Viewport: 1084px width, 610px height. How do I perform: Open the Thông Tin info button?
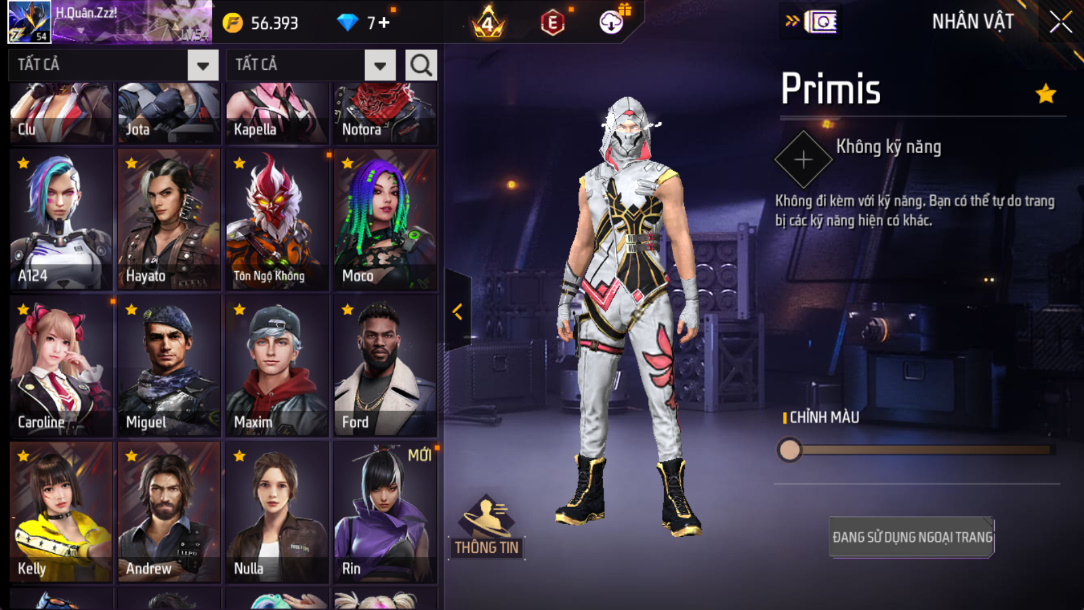point(487,527)
